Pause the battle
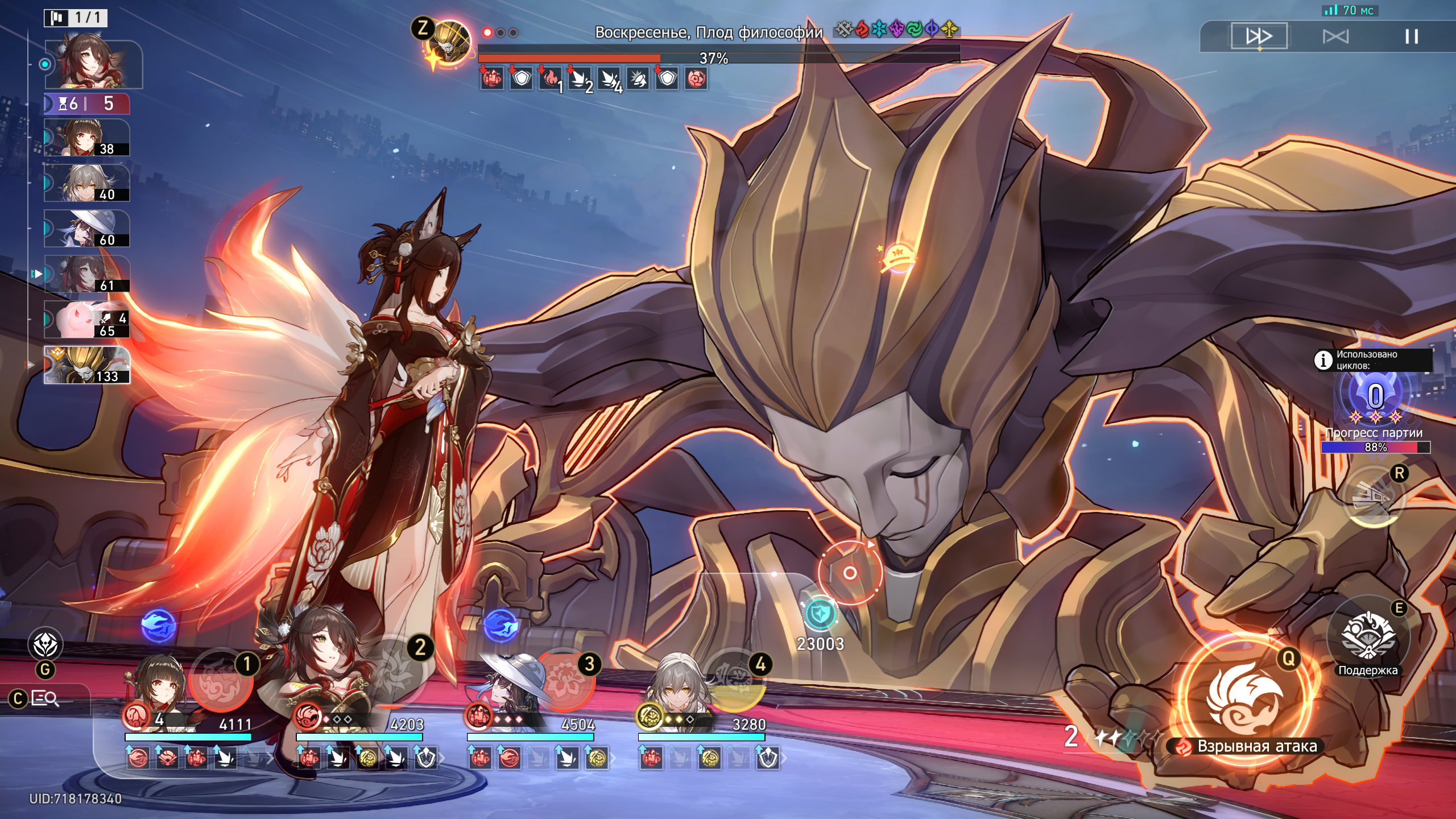The image size is (1456, 819). click(1411, 37)
